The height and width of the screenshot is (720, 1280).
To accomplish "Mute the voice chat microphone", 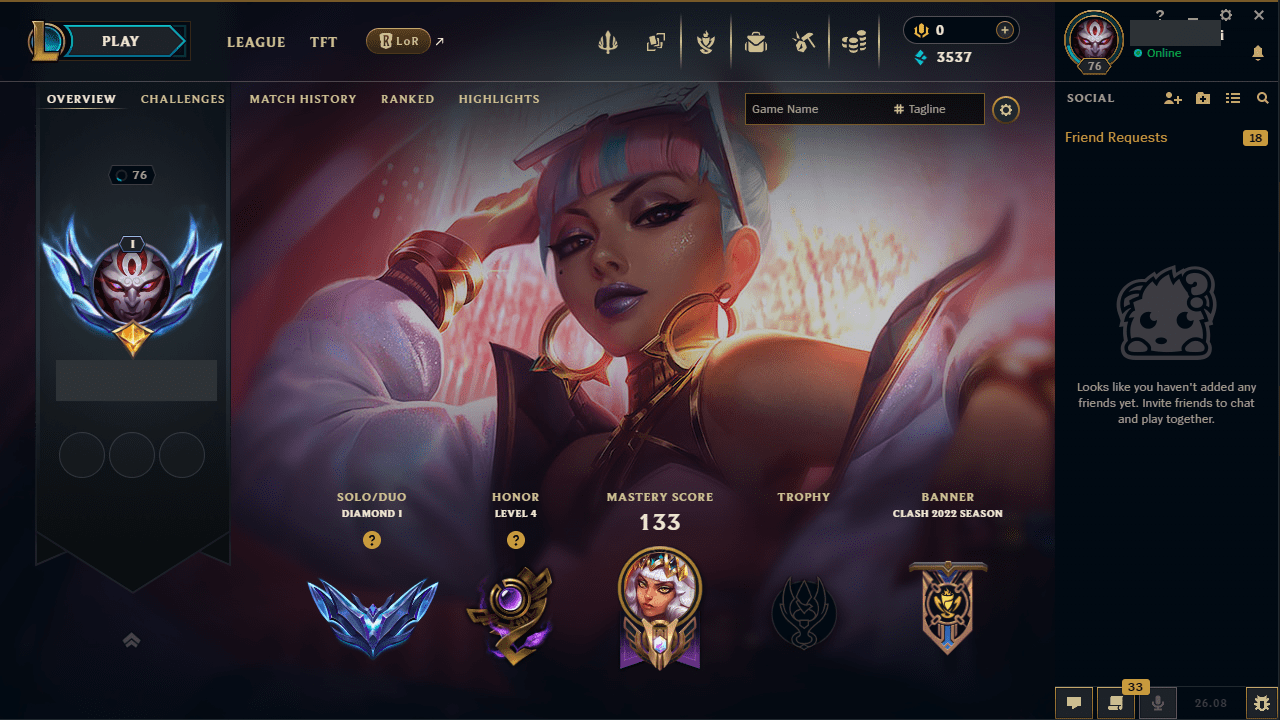I will pos(1157,703).
